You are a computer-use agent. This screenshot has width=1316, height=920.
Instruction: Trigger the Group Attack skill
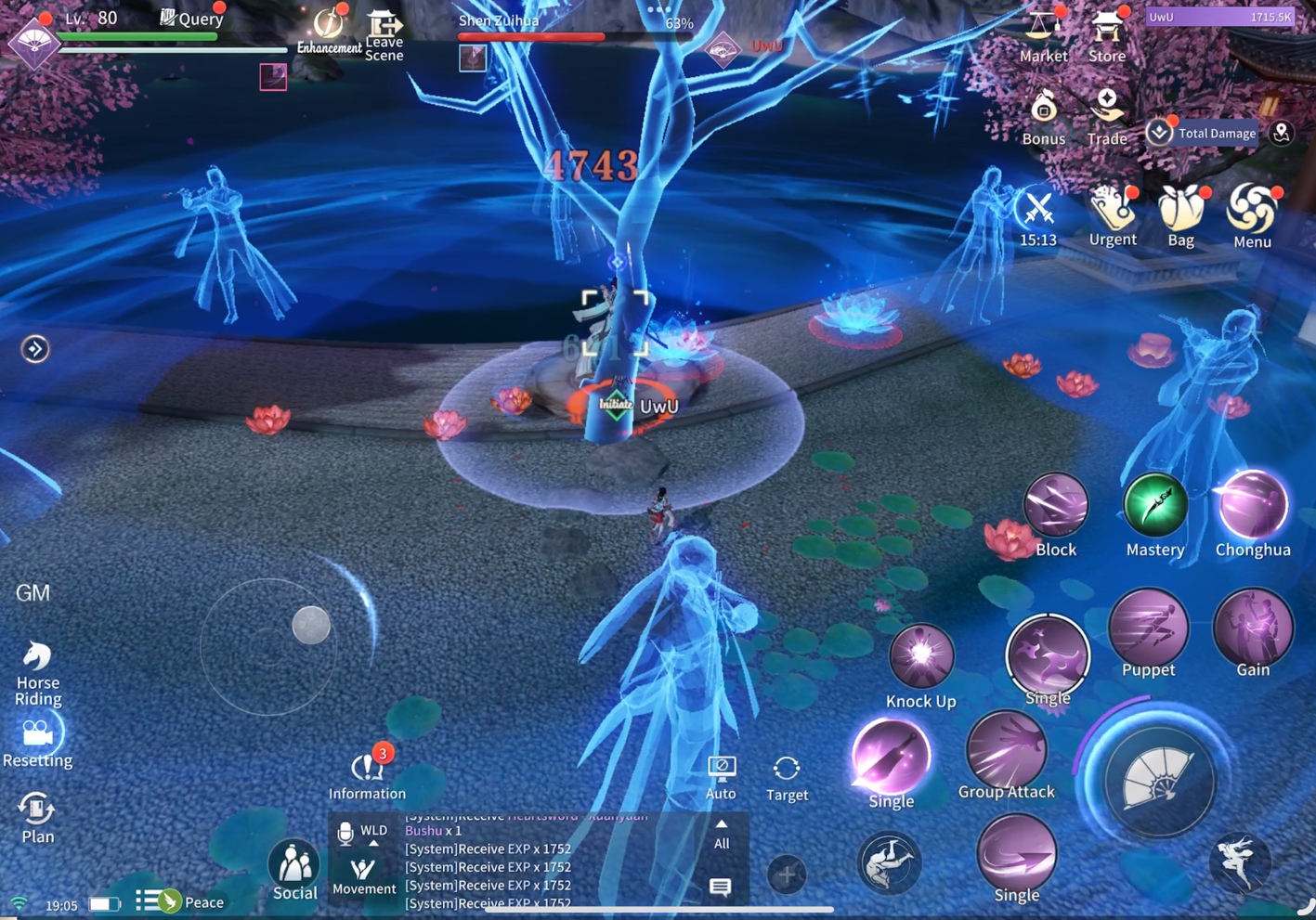click(x=1006, y=750)
